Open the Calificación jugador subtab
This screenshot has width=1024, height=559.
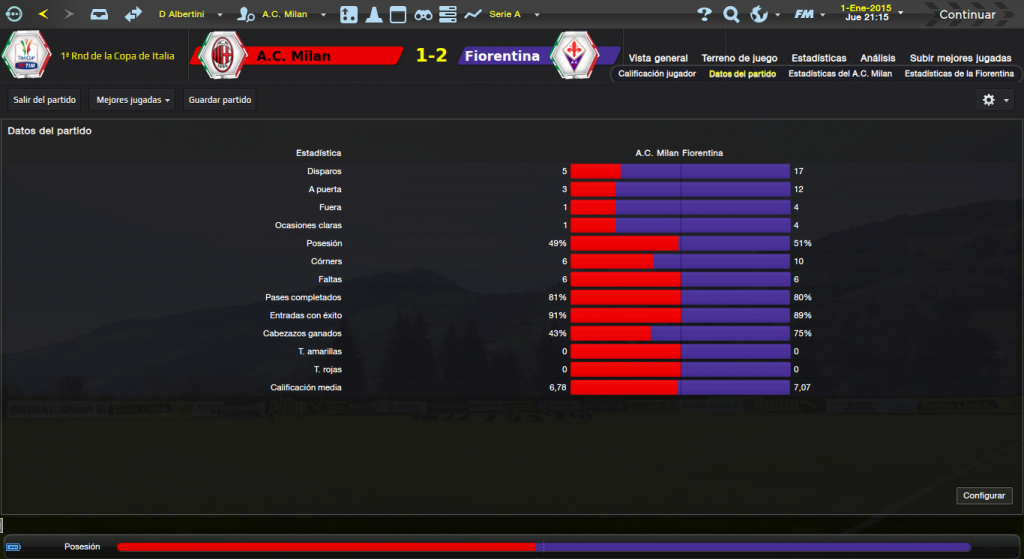click(657, 74)
